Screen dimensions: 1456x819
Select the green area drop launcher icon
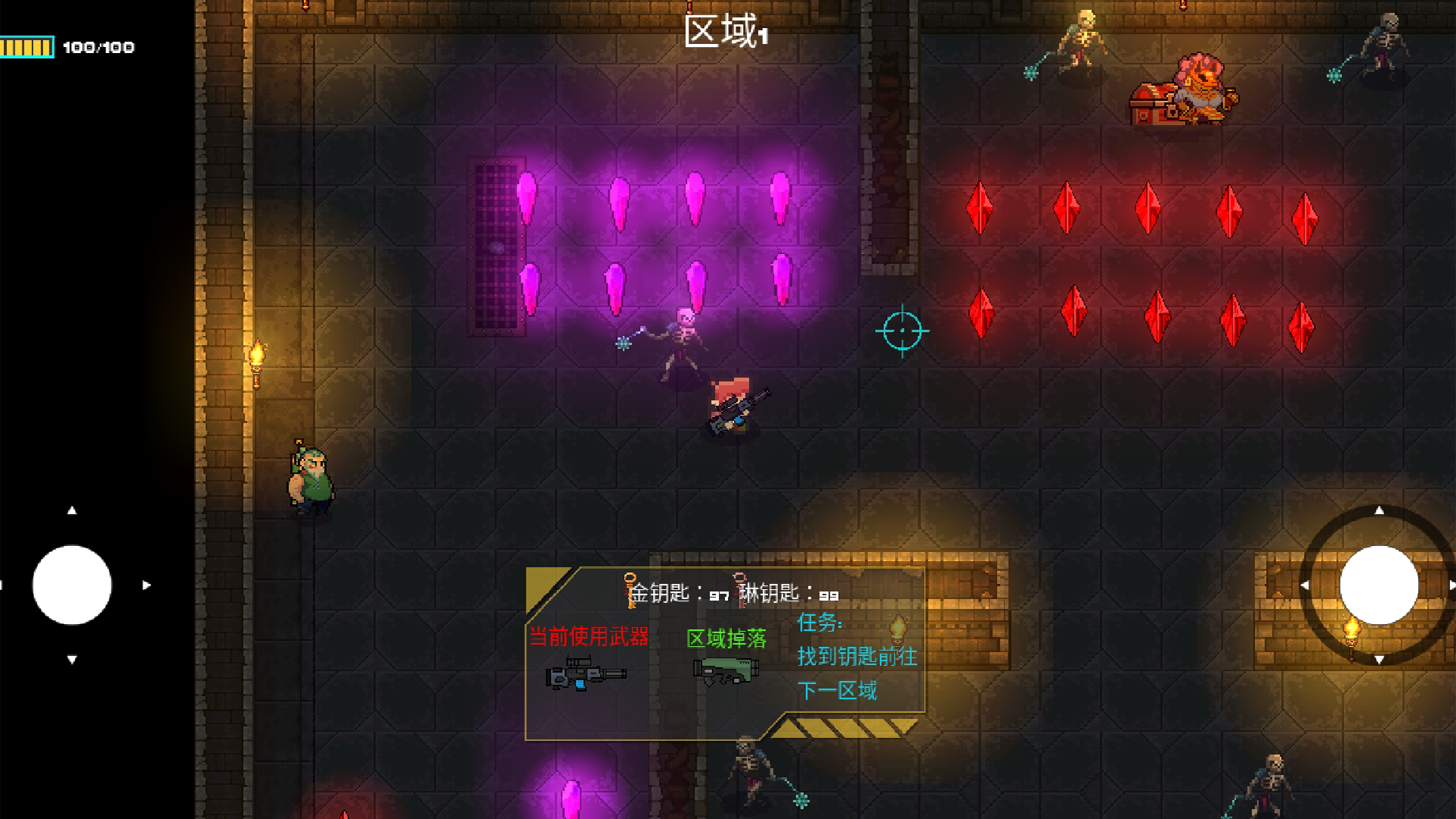pyautogui.click(x=726, y=671)
